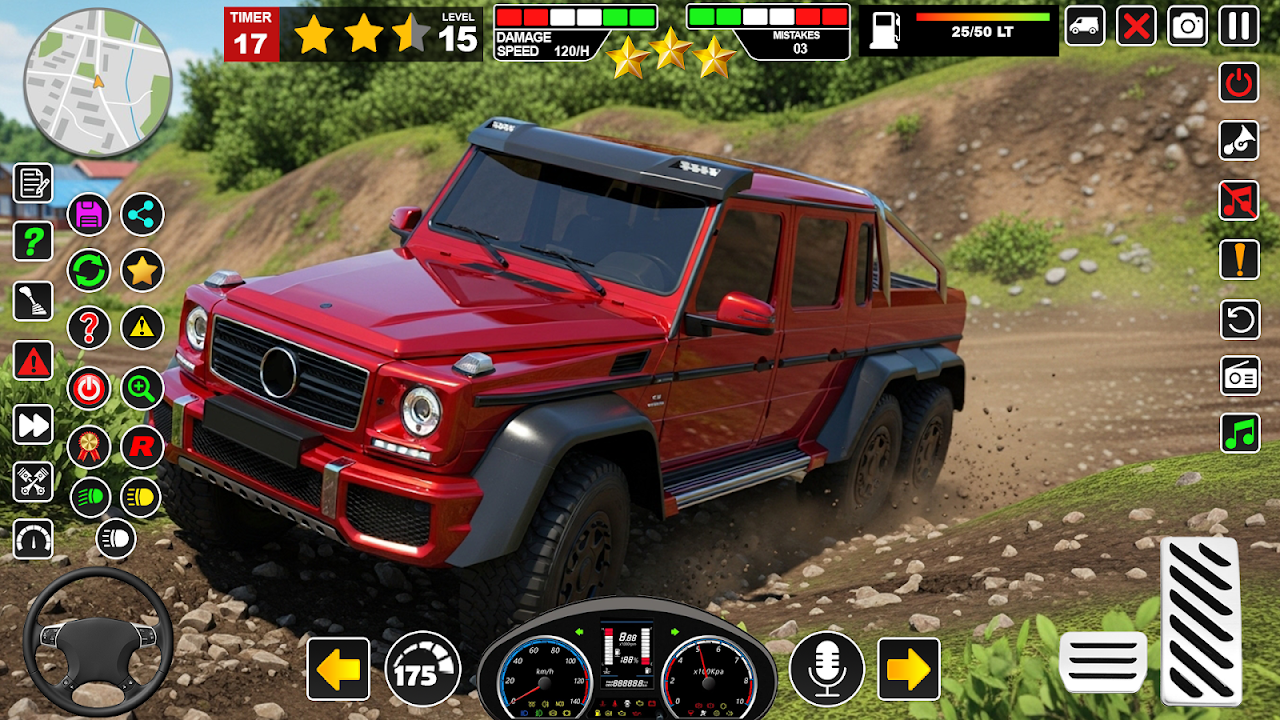Open the share icon
The width and height of the screenshot is (1280, 720).
pyautogui.click(x=142, y=214)
